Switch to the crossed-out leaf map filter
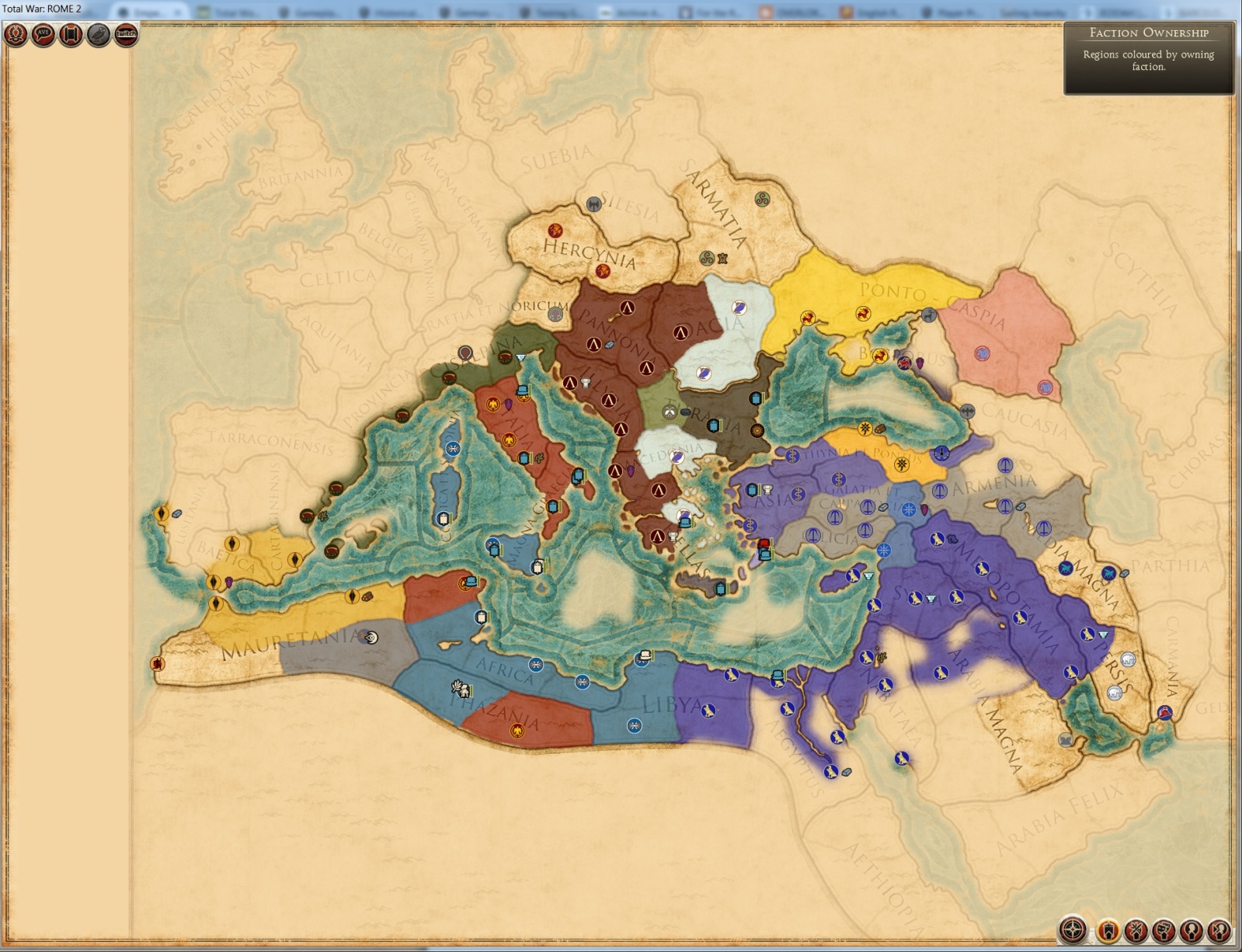 (x=1136, y=929)
